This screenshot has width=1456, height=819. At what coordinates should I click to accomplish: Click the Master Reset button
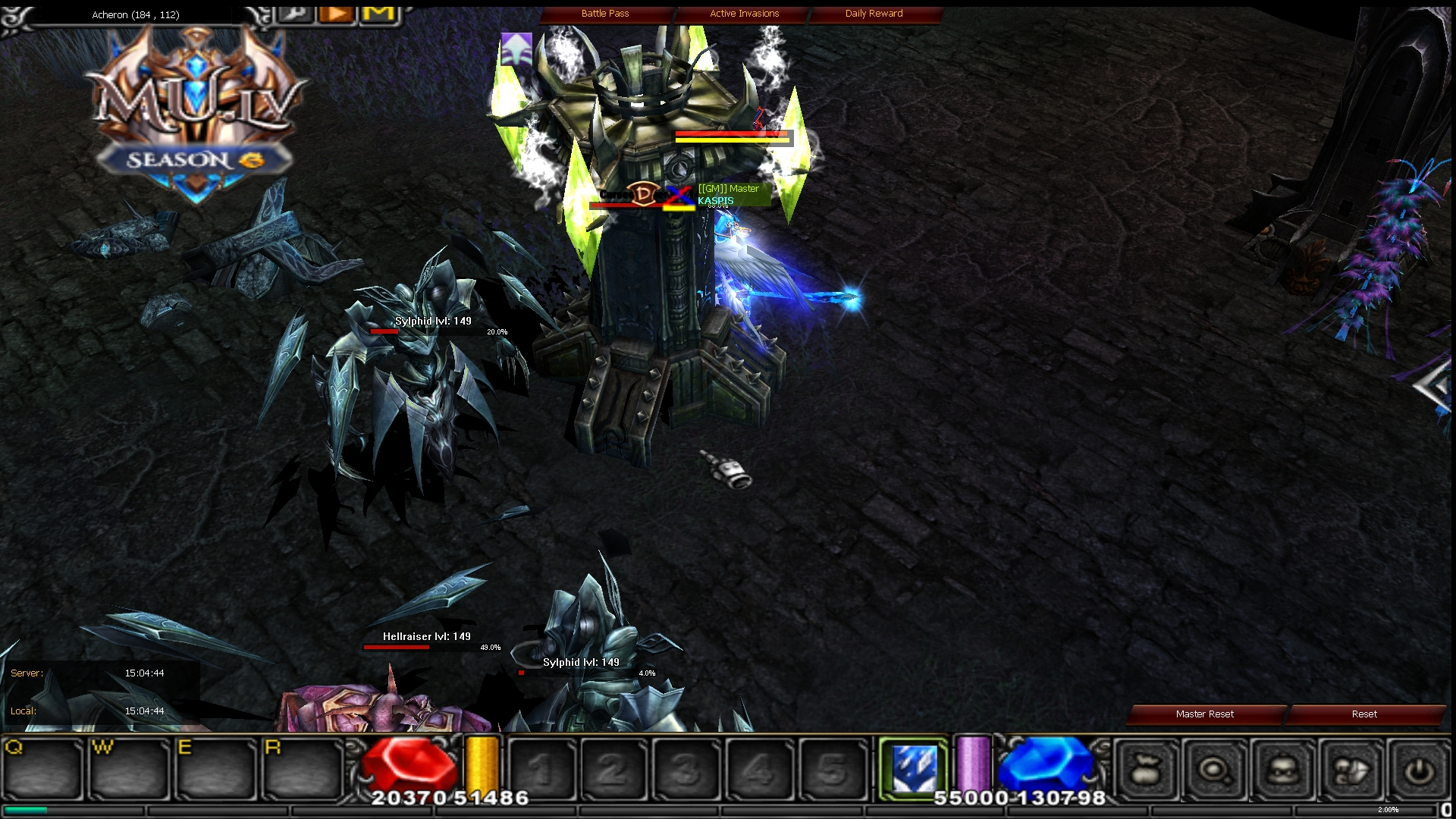1204,714
